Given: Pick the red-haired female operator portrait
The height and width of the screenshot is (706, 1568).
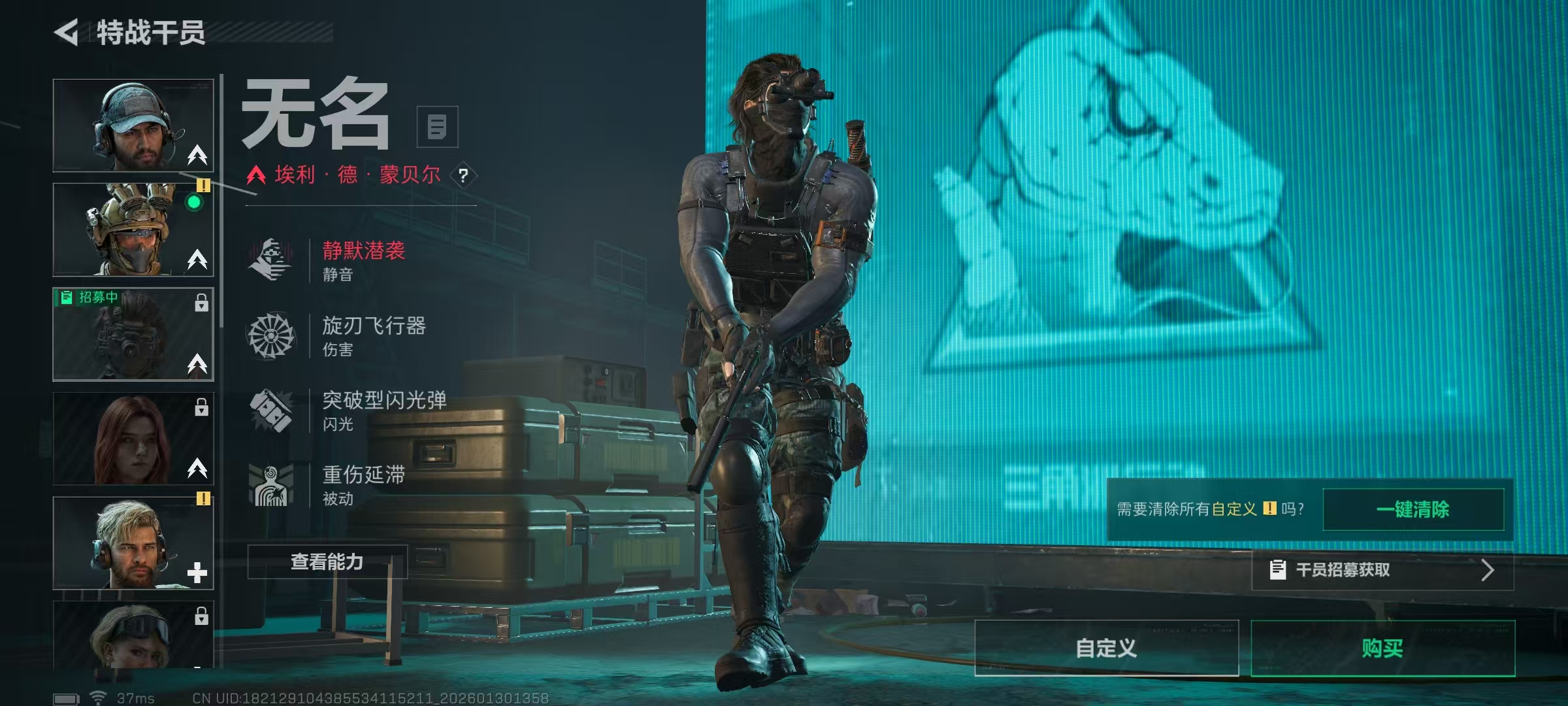Looking at the screenshot, I should 133,439.
